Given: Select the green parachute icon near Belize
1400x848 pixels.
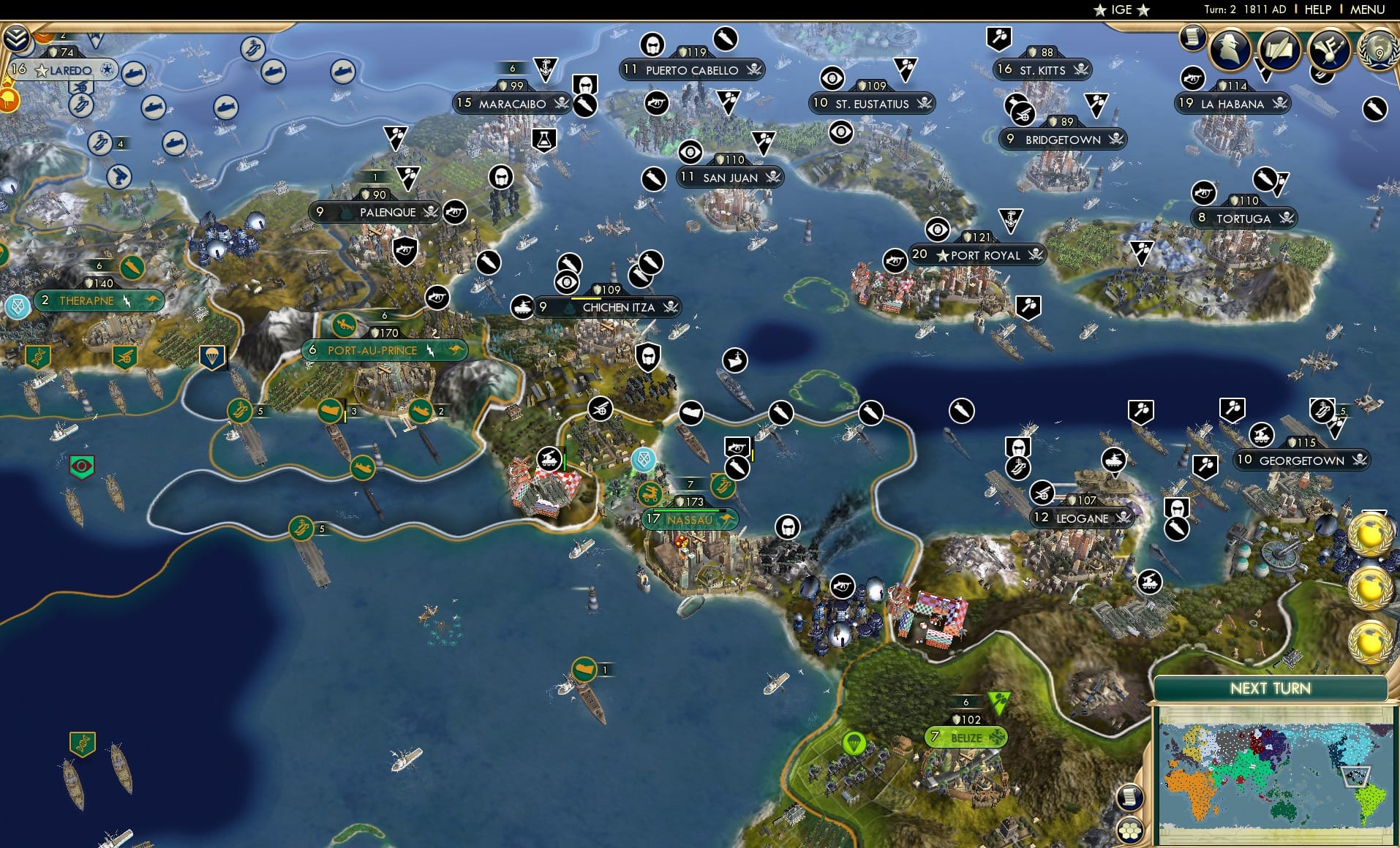Looking at the screenshot, I should (x=854, y=743).
